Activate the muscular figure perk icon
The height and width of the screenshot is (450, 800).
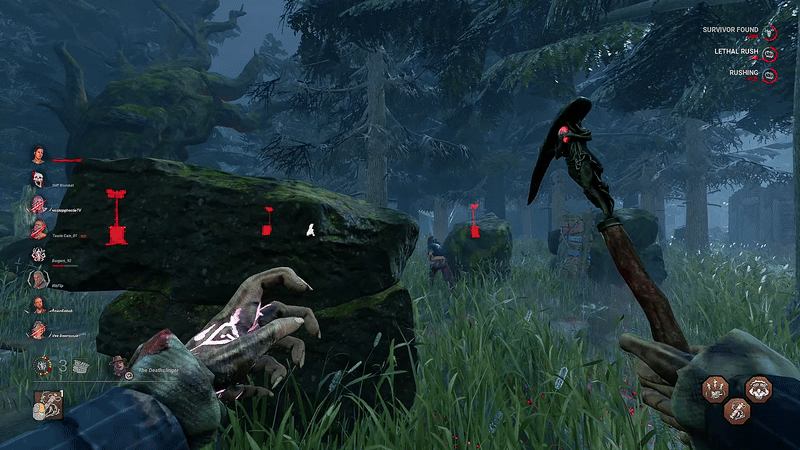[758, 388]
